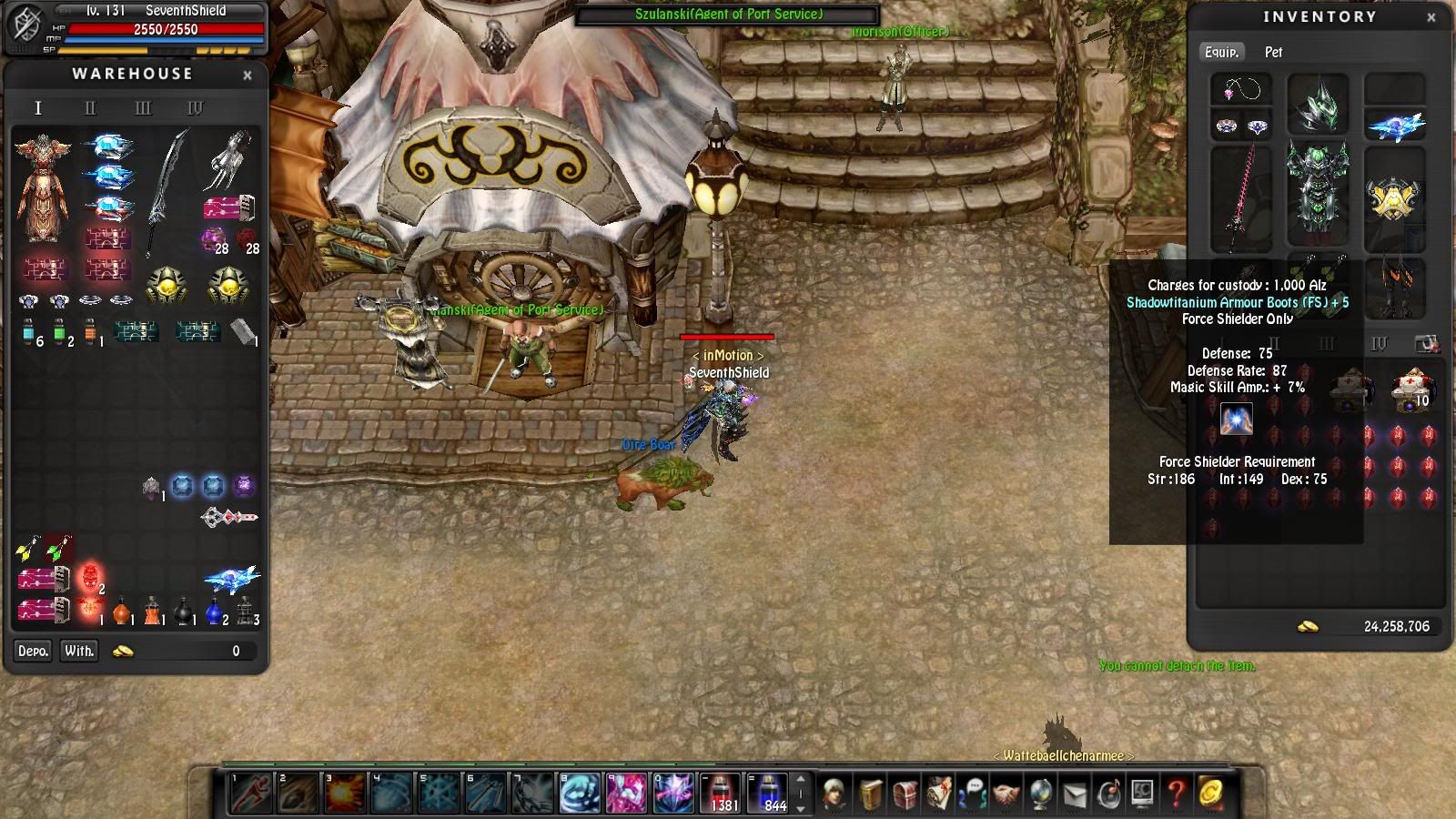Select the equipped helmet slot

[x=1317, y=104]
